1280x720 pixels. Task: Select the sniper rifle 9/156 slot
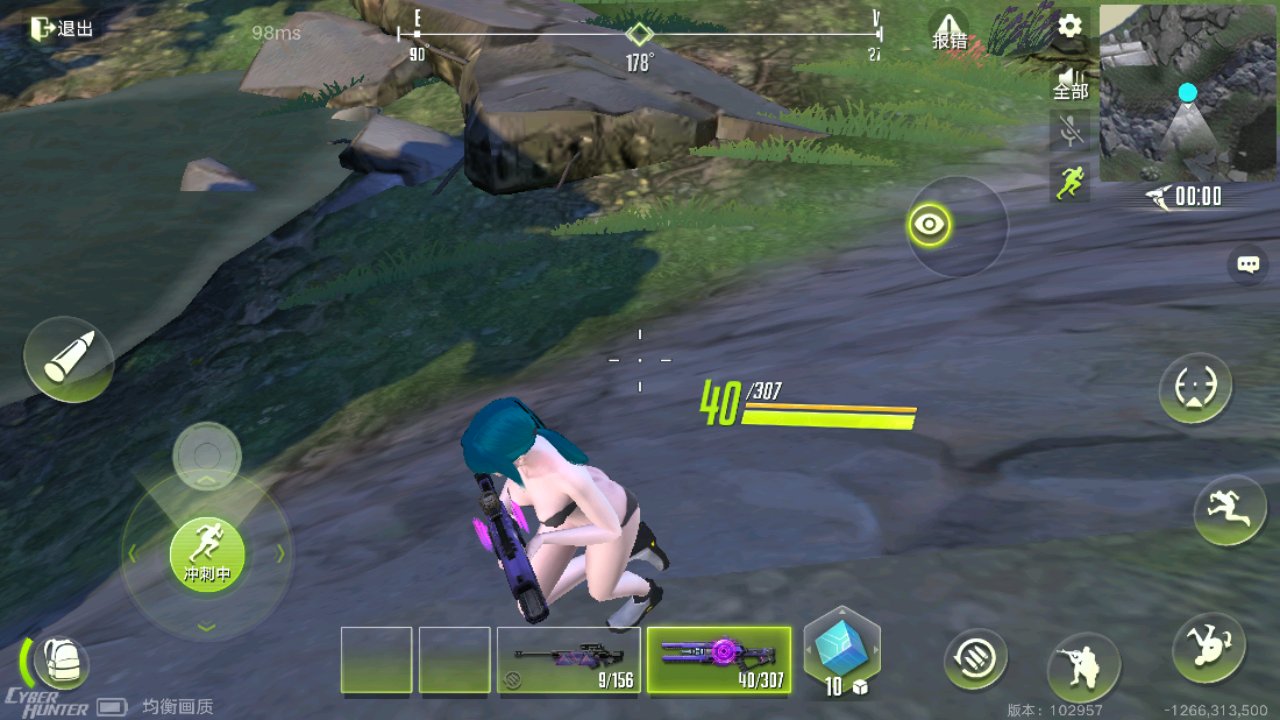568,660
